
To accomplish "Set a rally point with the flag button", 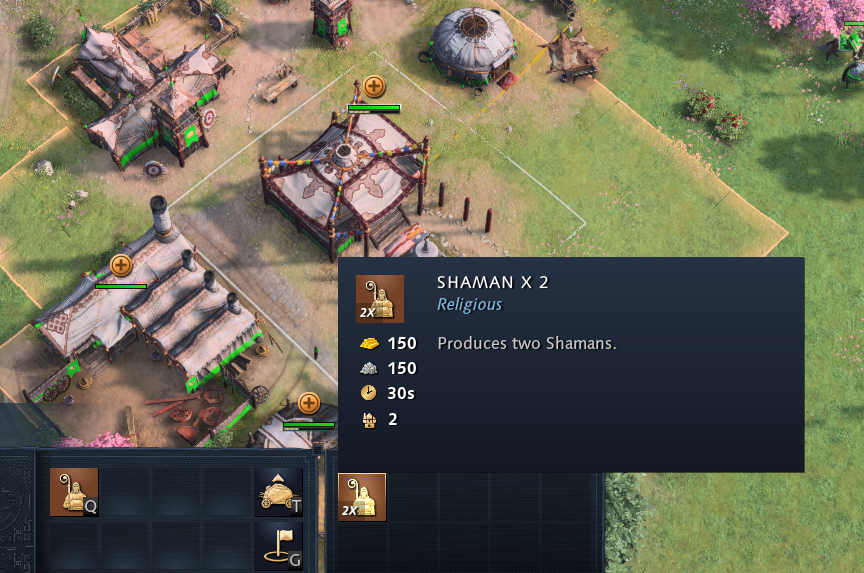I will [x=278, y=544].
